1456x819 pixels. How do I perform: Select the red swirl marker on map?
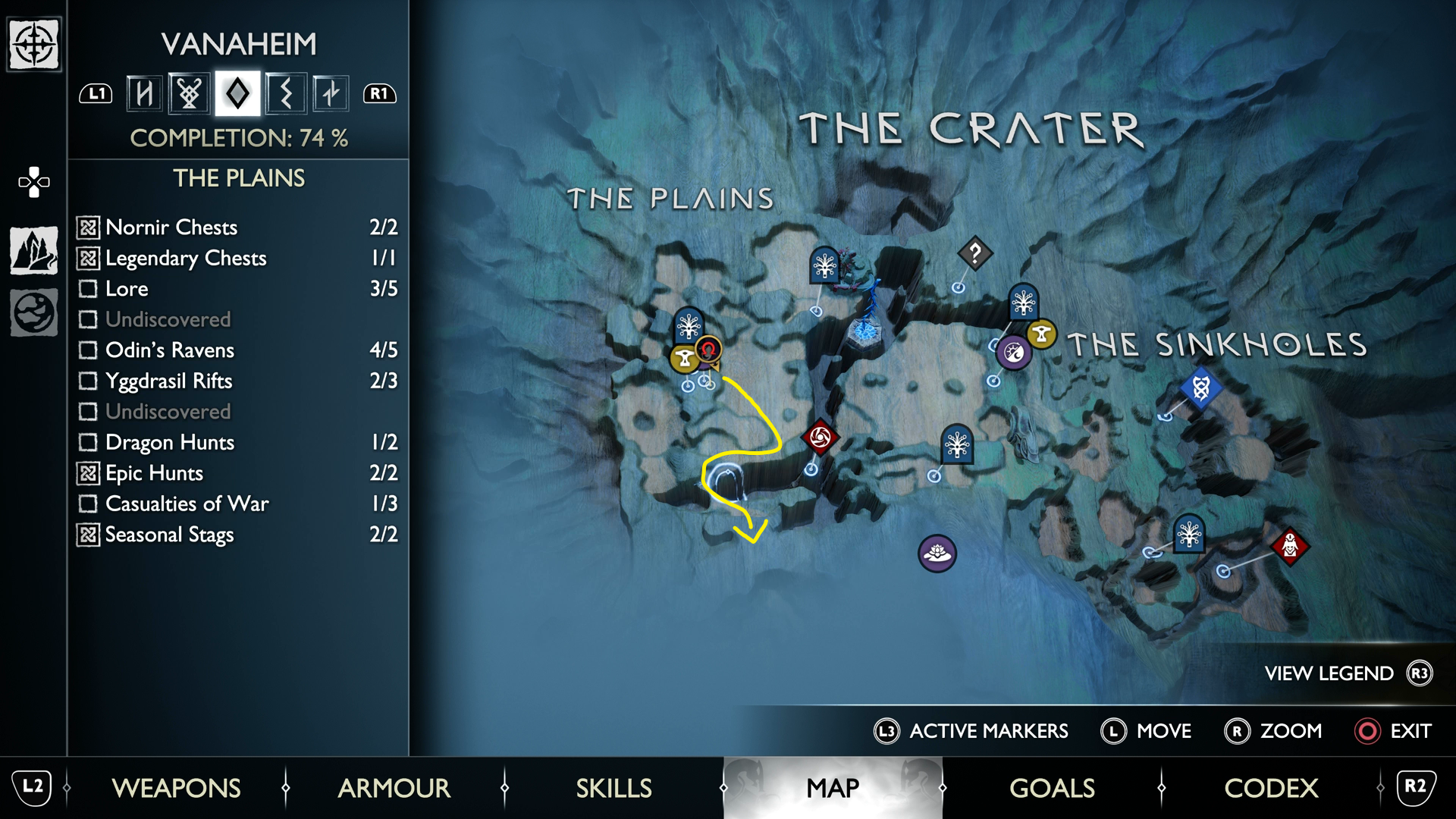[820, 437]
